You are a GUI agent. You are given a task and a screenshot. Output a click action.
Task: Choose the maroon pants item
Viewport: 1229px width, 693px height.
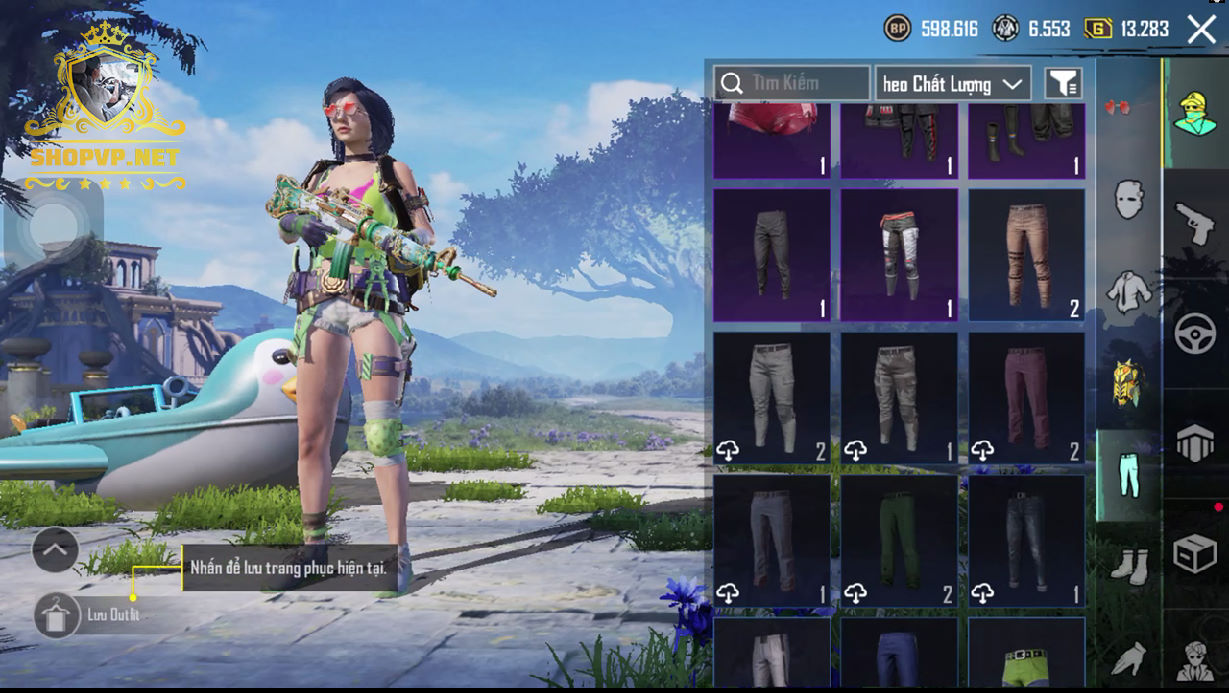pyautogui.click(x=1027, y=398)
